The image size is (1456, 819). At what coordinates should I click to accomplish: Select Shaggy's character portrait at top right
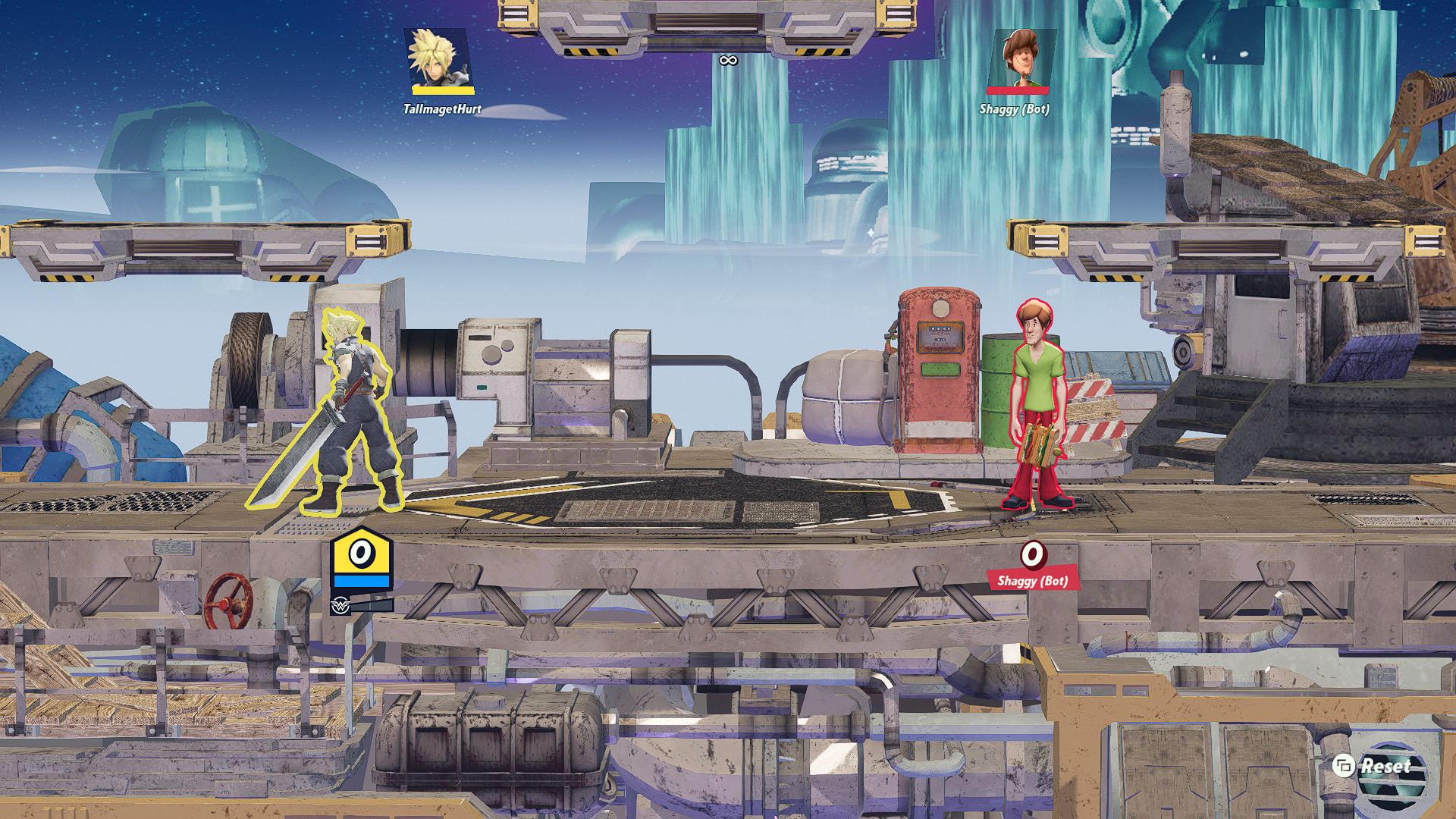[1022, 57]
